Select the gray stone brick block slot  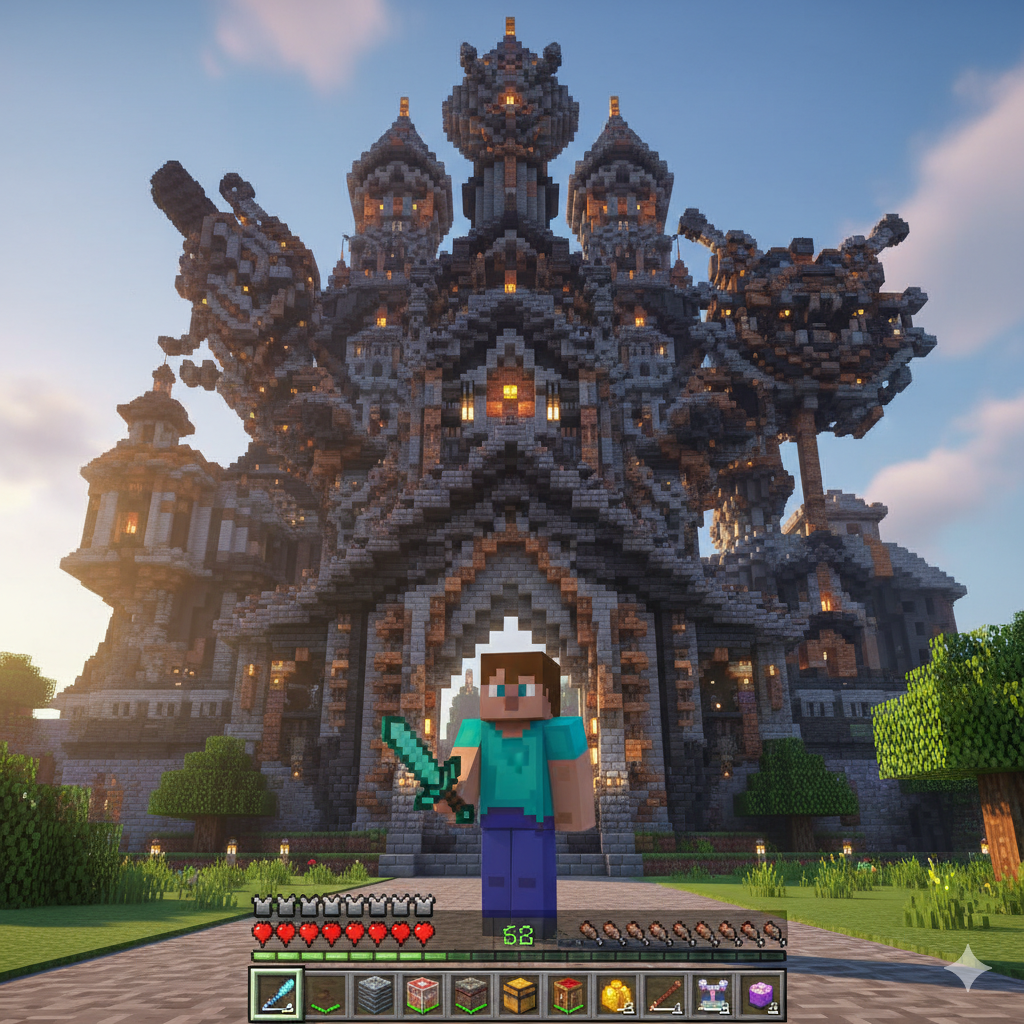374,994
